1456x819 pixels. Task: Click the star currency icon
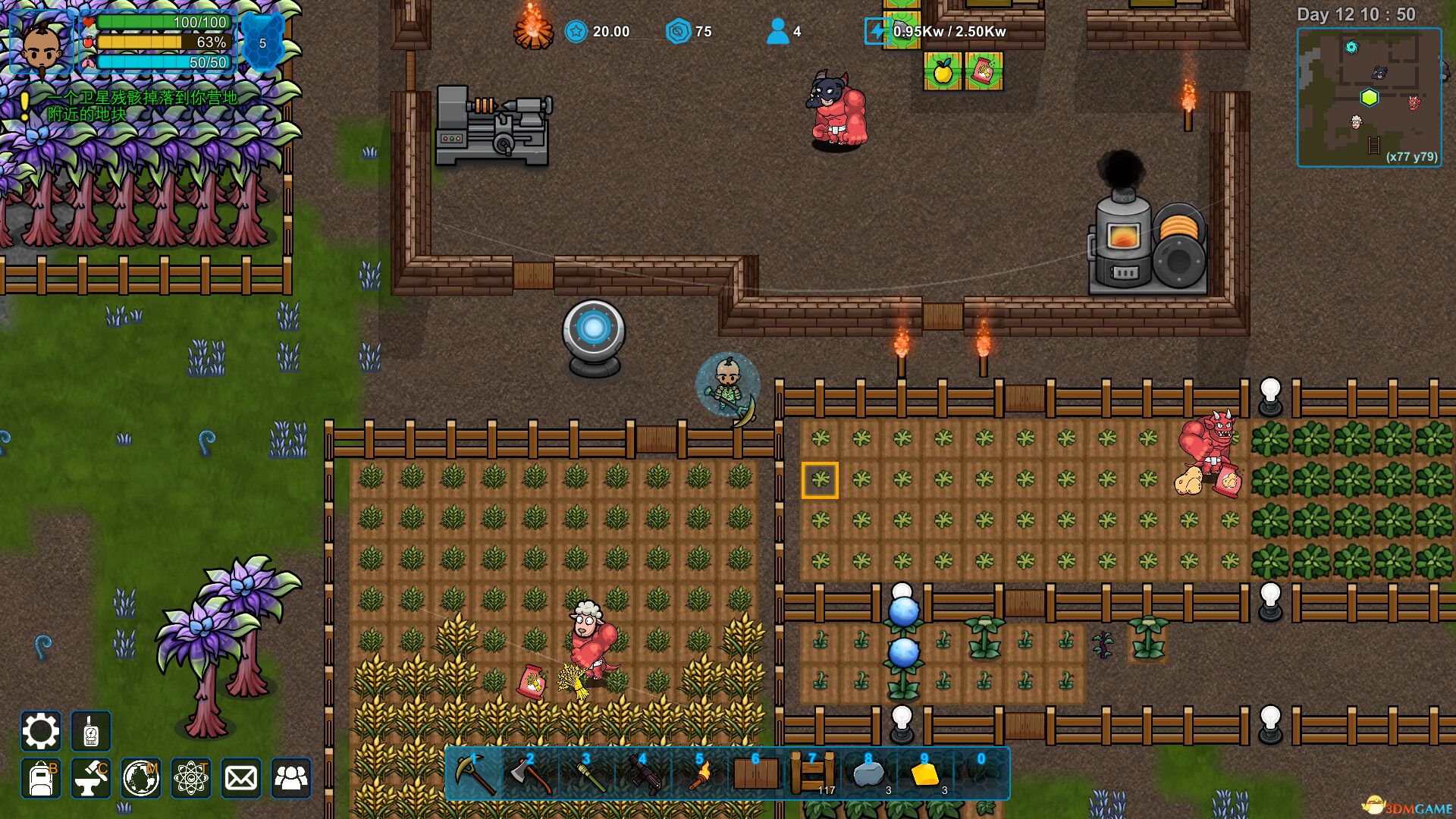coord(576,32)
